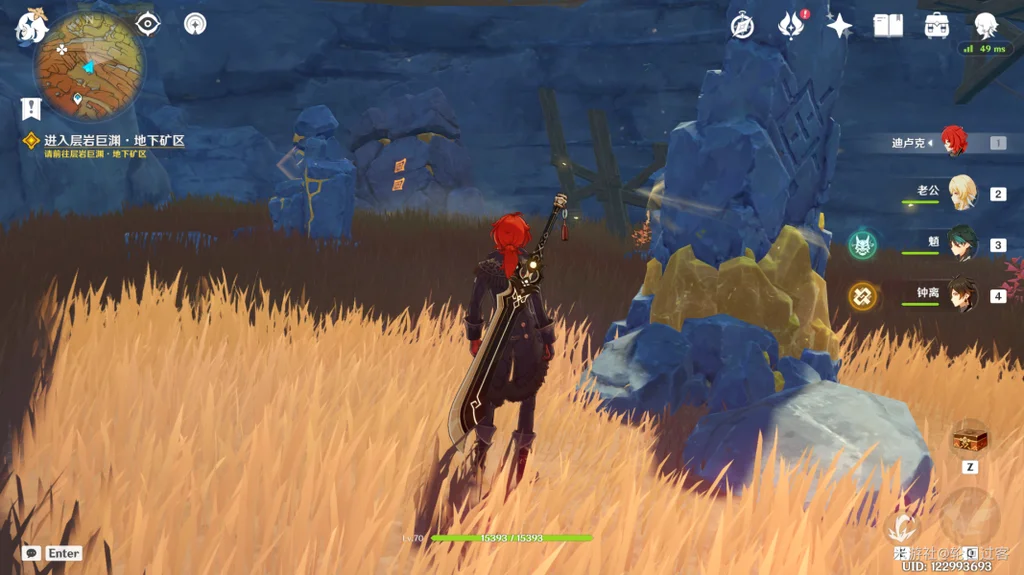Activate Diluc's elemental skill icon
Viewport: 1024px width, 575px height.
tap(903, 525)
